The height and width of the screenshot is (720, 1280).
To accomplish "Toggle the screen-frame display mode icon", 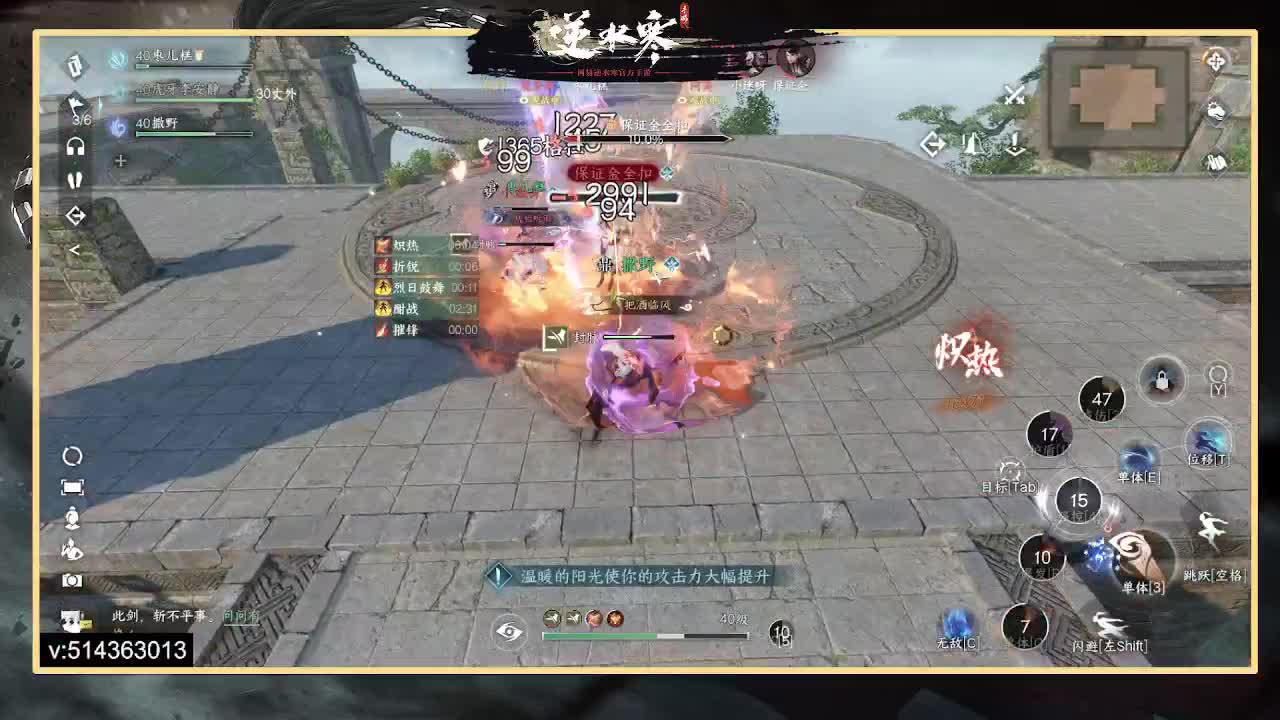I will pos(72,486).
